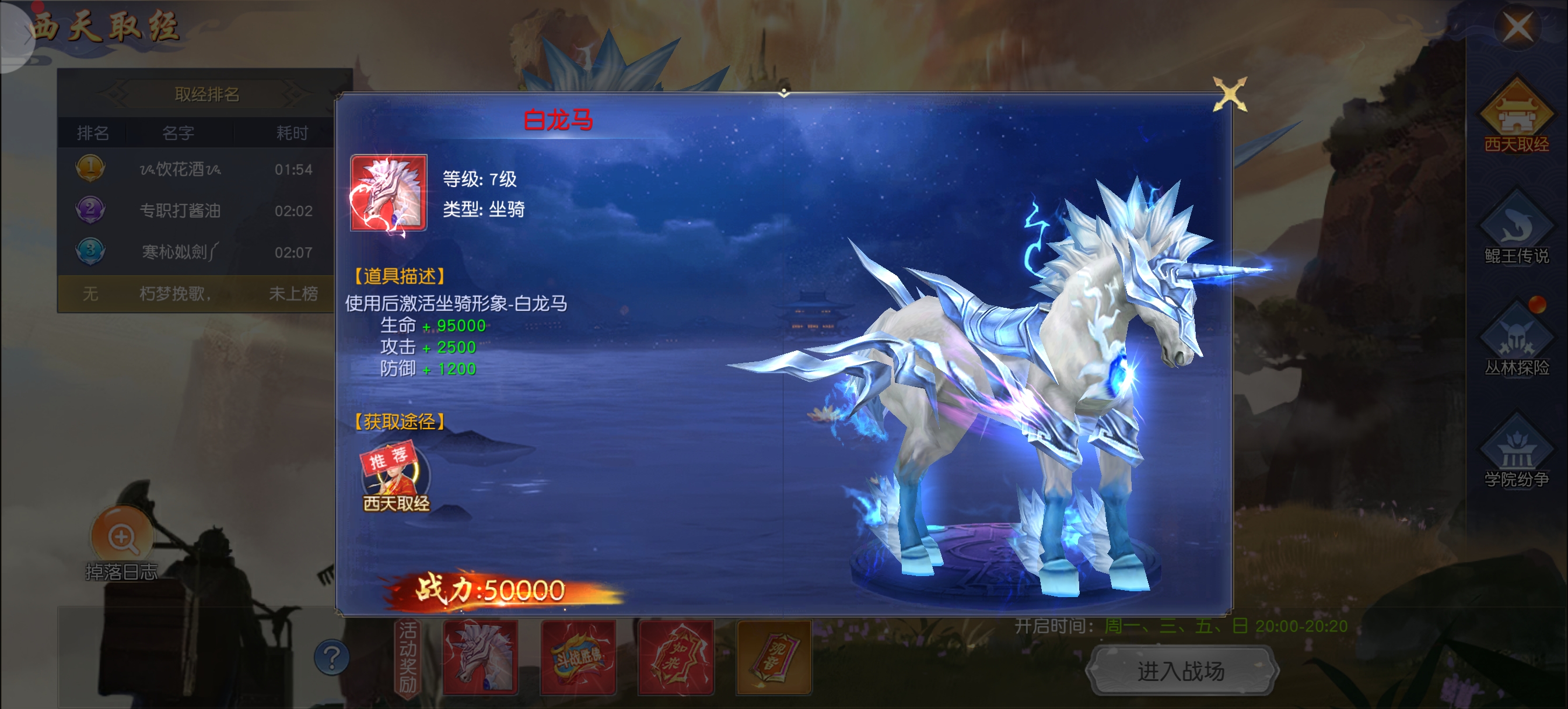
Task: Open the 掉落日志 drop log
Action: click(122, 543)
